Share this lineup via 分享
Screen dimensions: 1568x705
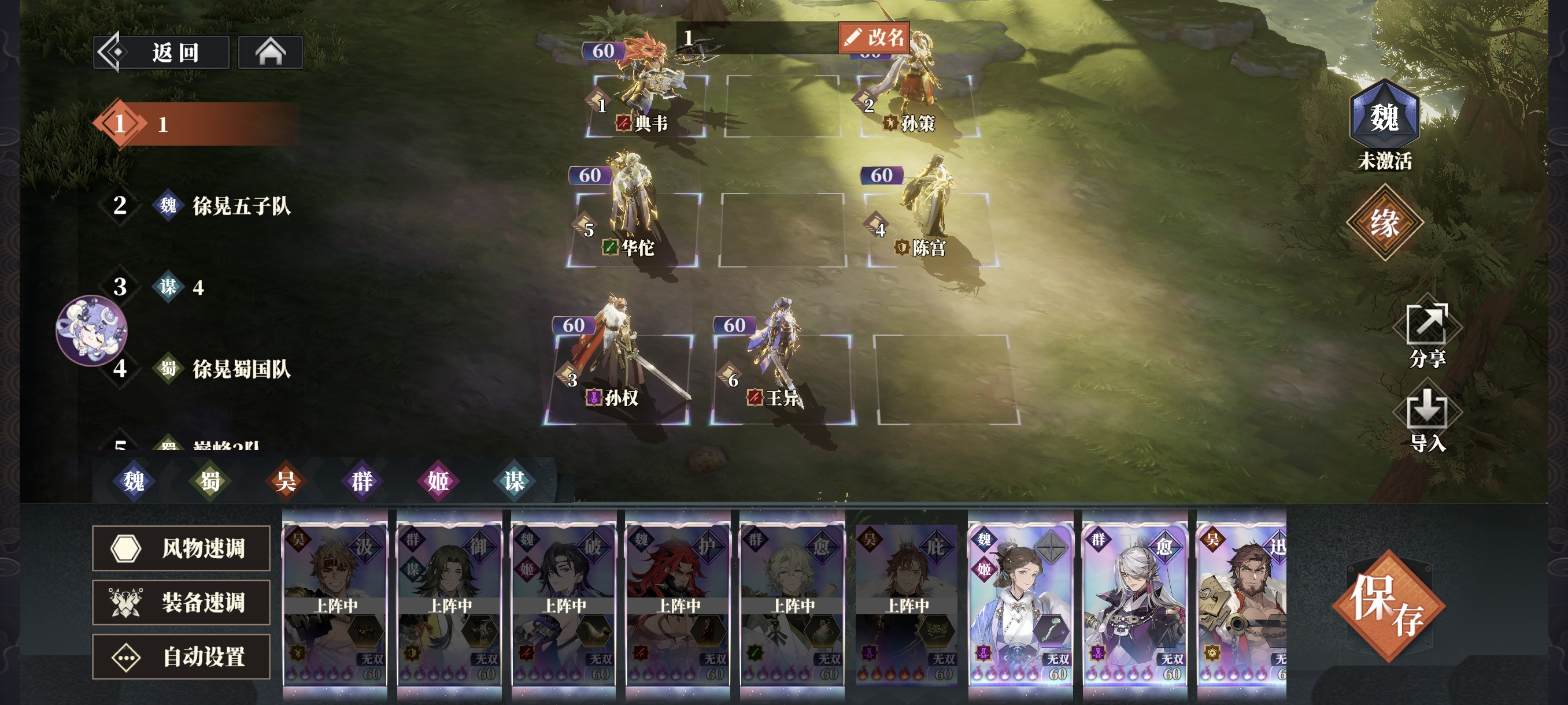[1427, 335]
